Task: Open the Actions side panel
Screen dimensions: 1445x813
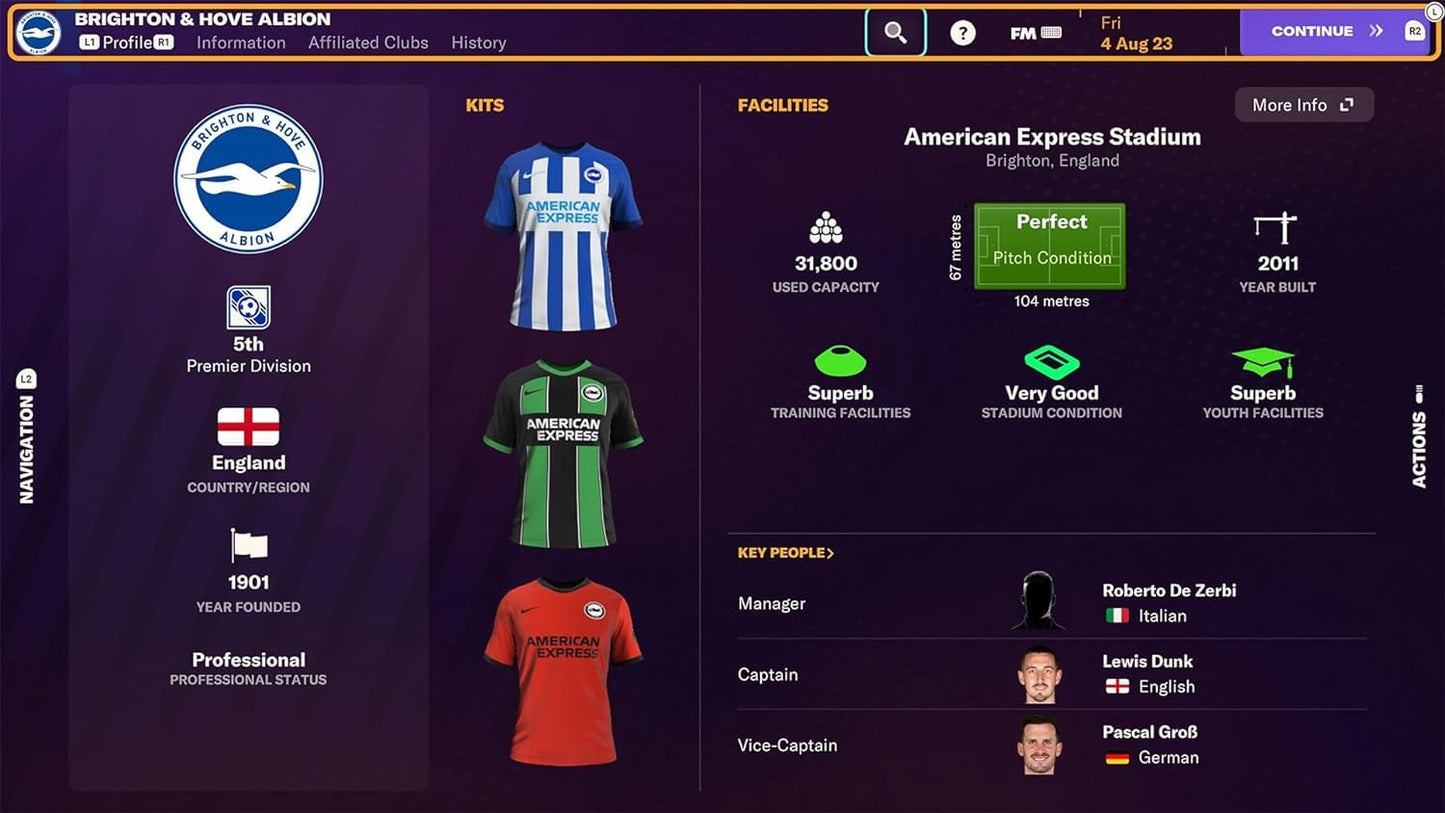Action: pos(1418,440)
